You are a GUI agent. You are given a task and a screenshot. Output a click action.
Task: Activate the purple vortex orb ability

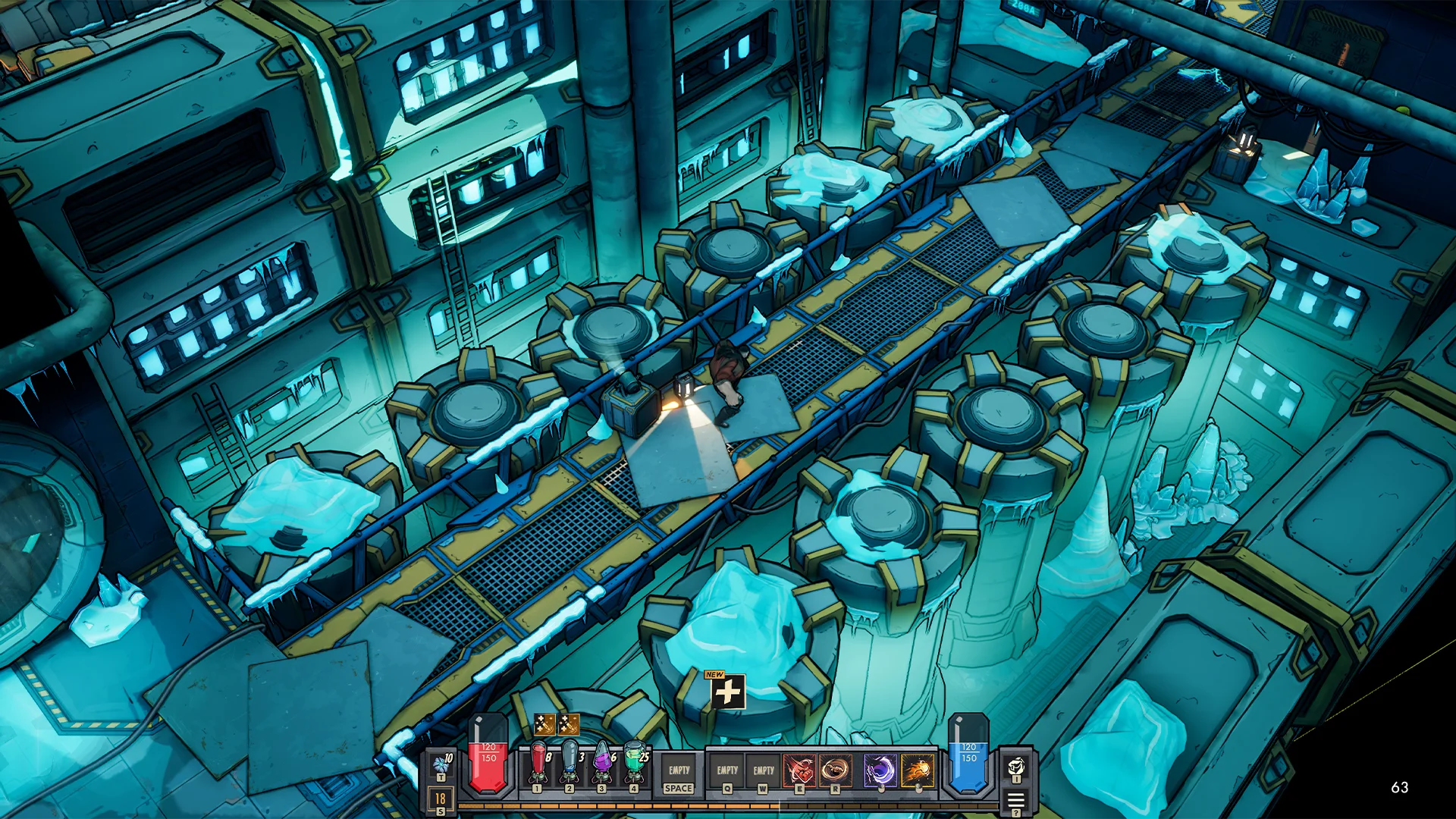click(880, 771)
